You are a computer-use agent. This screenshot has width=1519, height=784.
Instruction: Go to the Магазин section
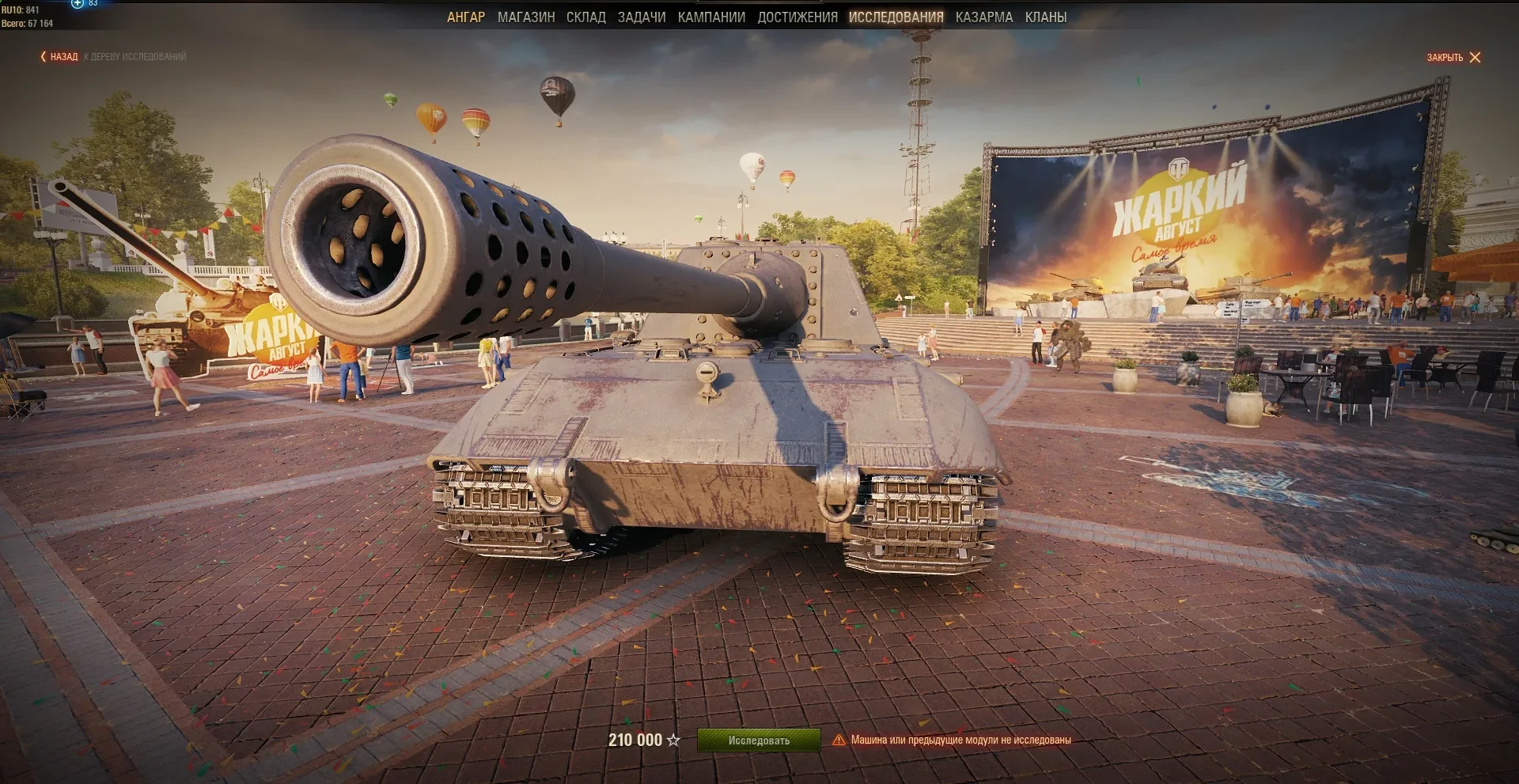pos(526,17)
